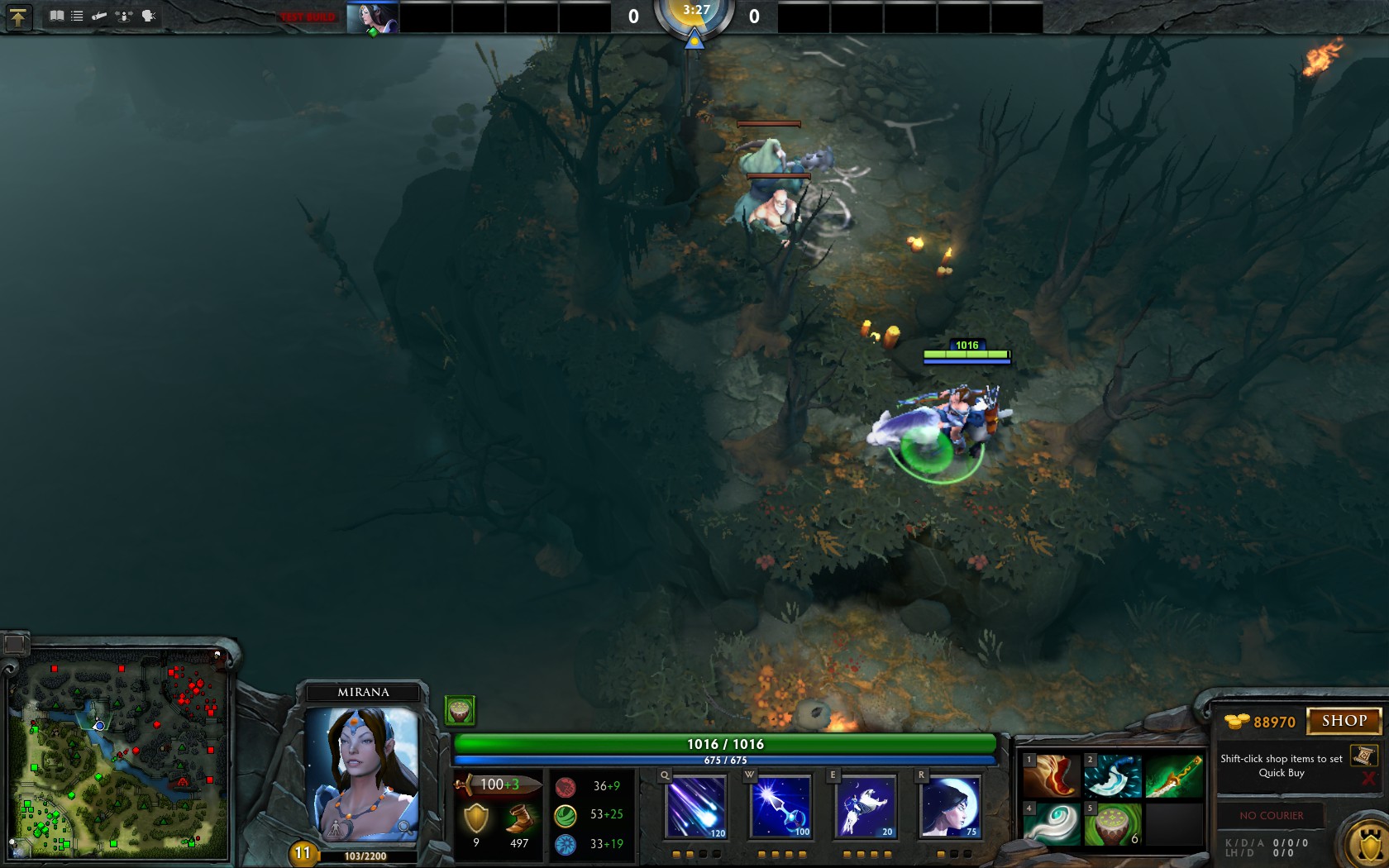Use the white swirl item in the inventory

click(1052, 824)
